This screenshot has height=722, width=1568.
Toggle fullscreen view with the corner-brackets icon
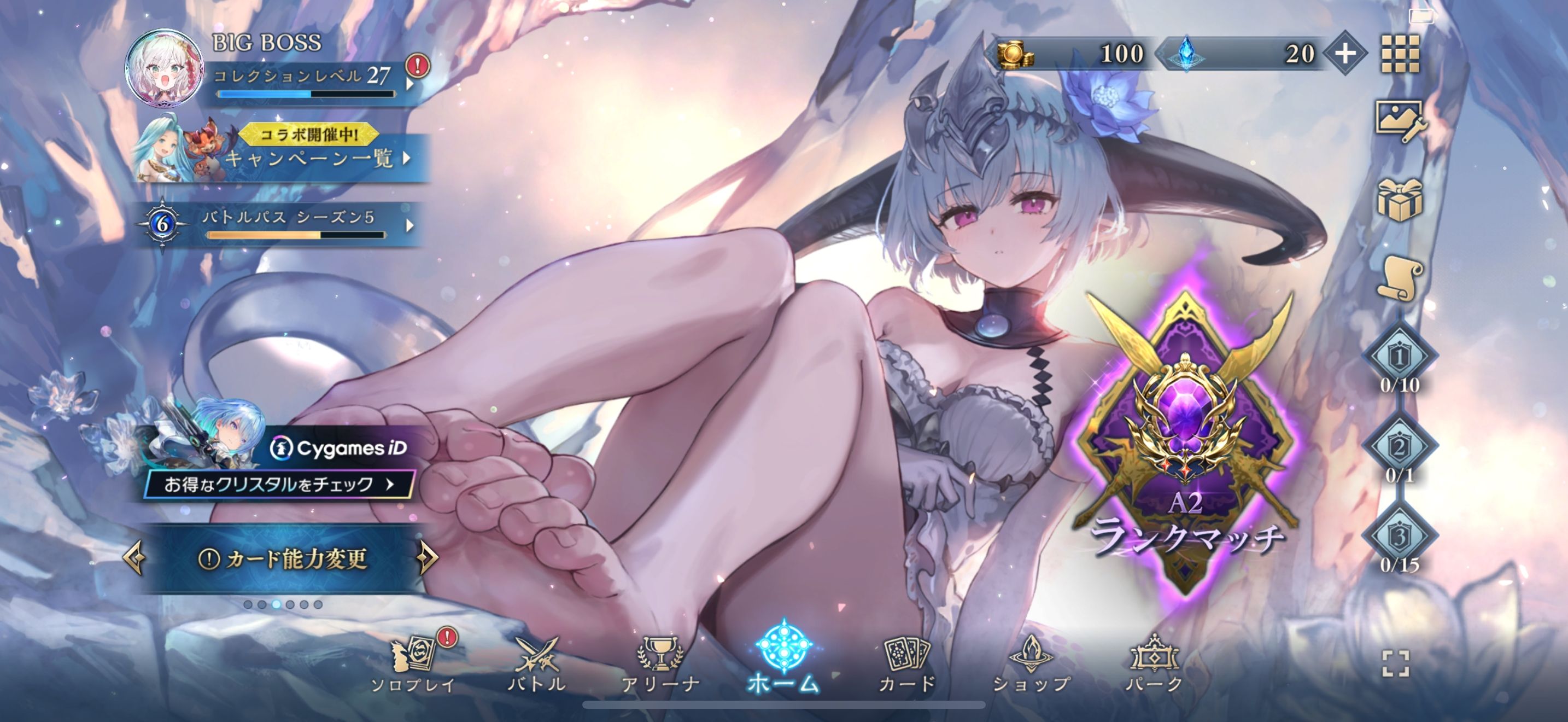1395,663
